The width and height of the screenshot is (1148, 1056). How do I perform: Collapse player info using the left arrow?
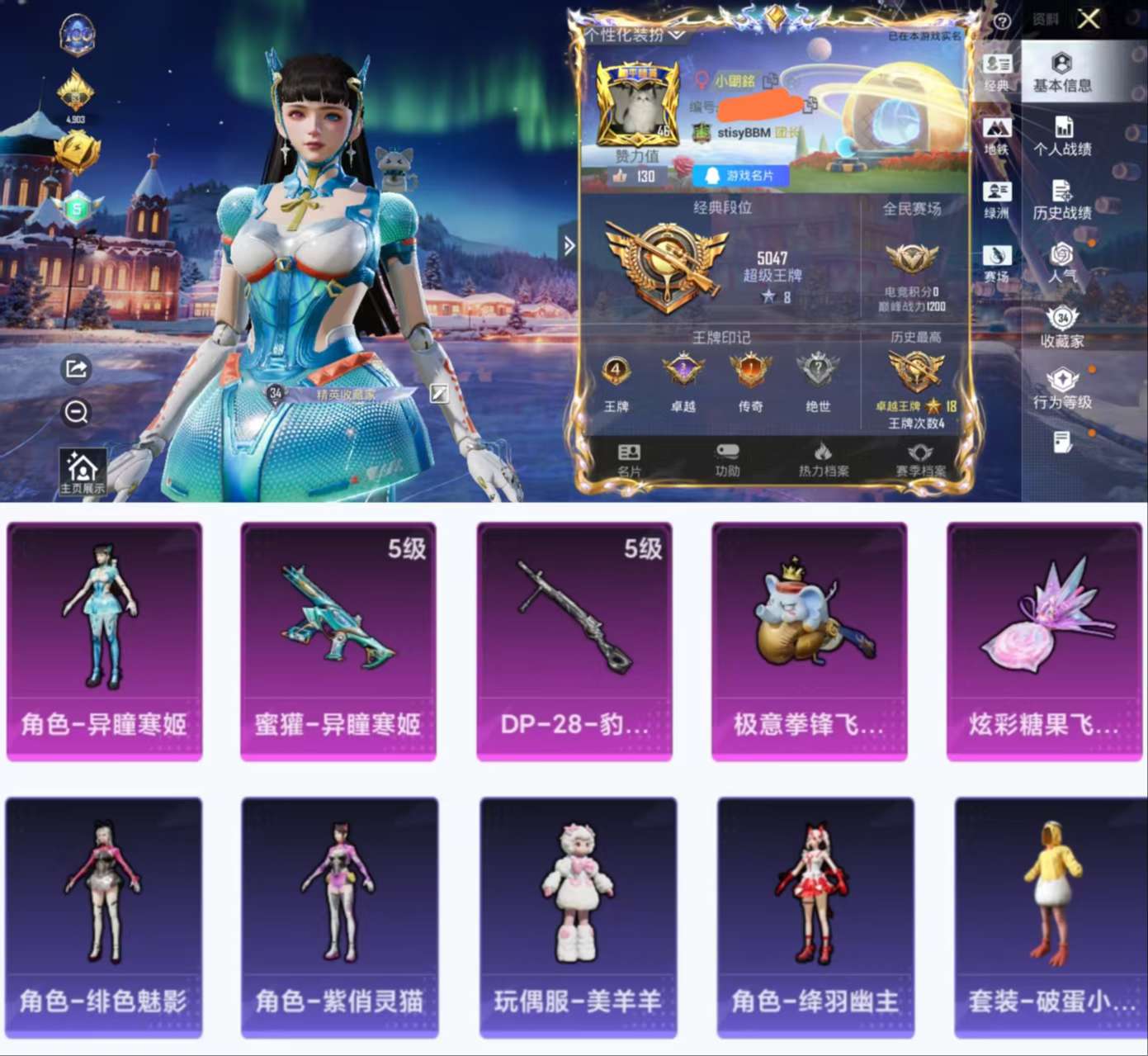tap(569, 245)
